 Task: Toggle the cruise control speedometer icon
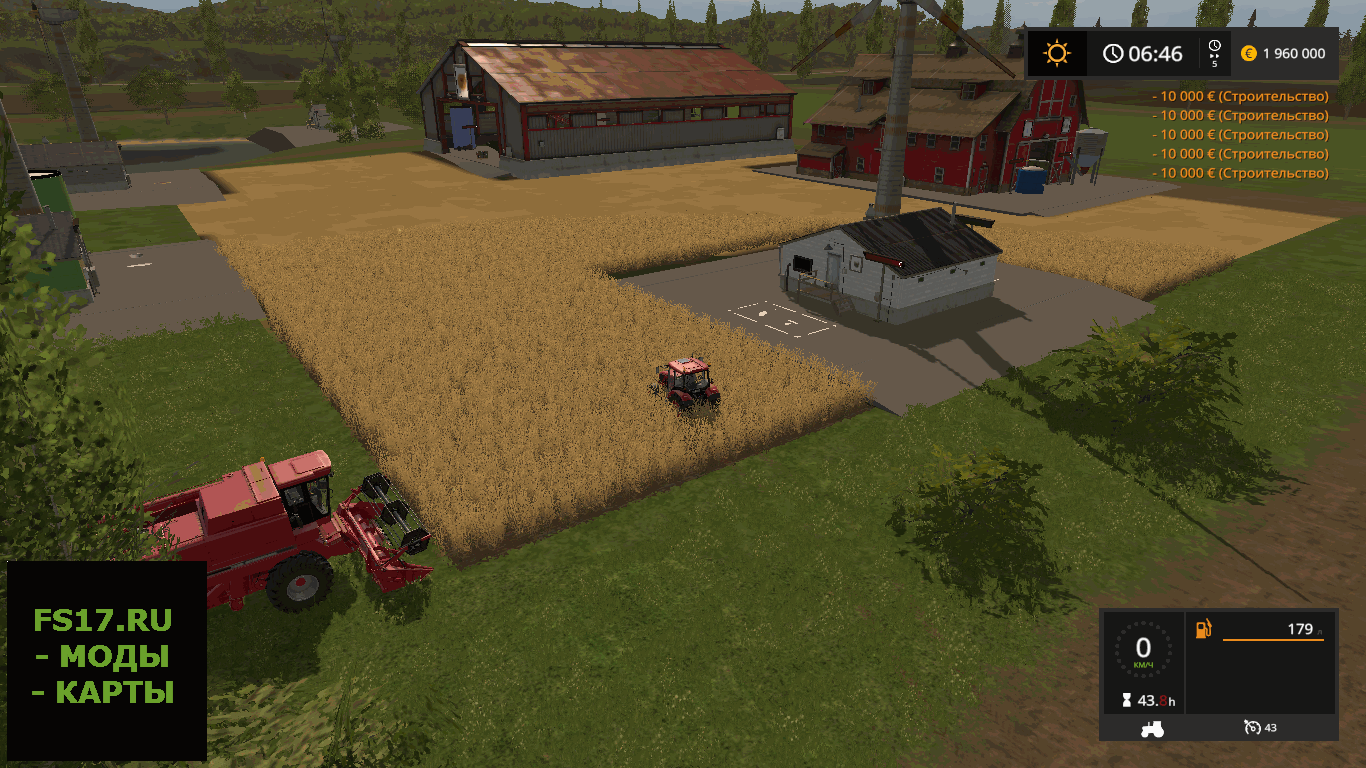[1250, 727]
